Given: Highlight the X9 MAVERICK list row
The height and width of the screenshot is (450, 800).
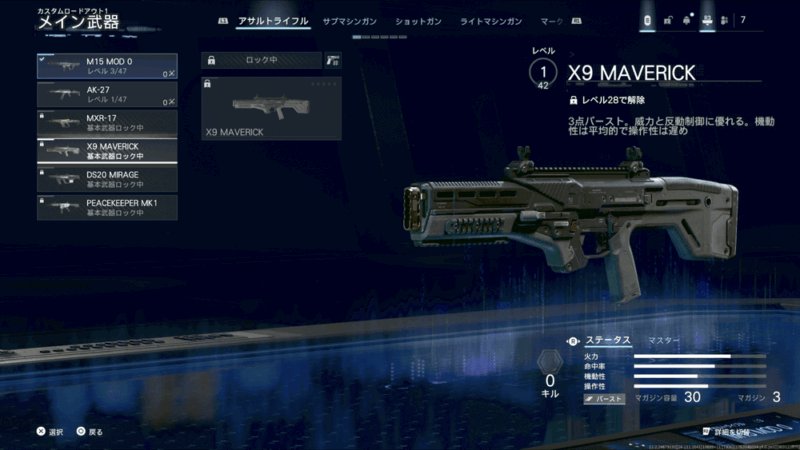Looking at the screenshot, I should tap(106, 151).
